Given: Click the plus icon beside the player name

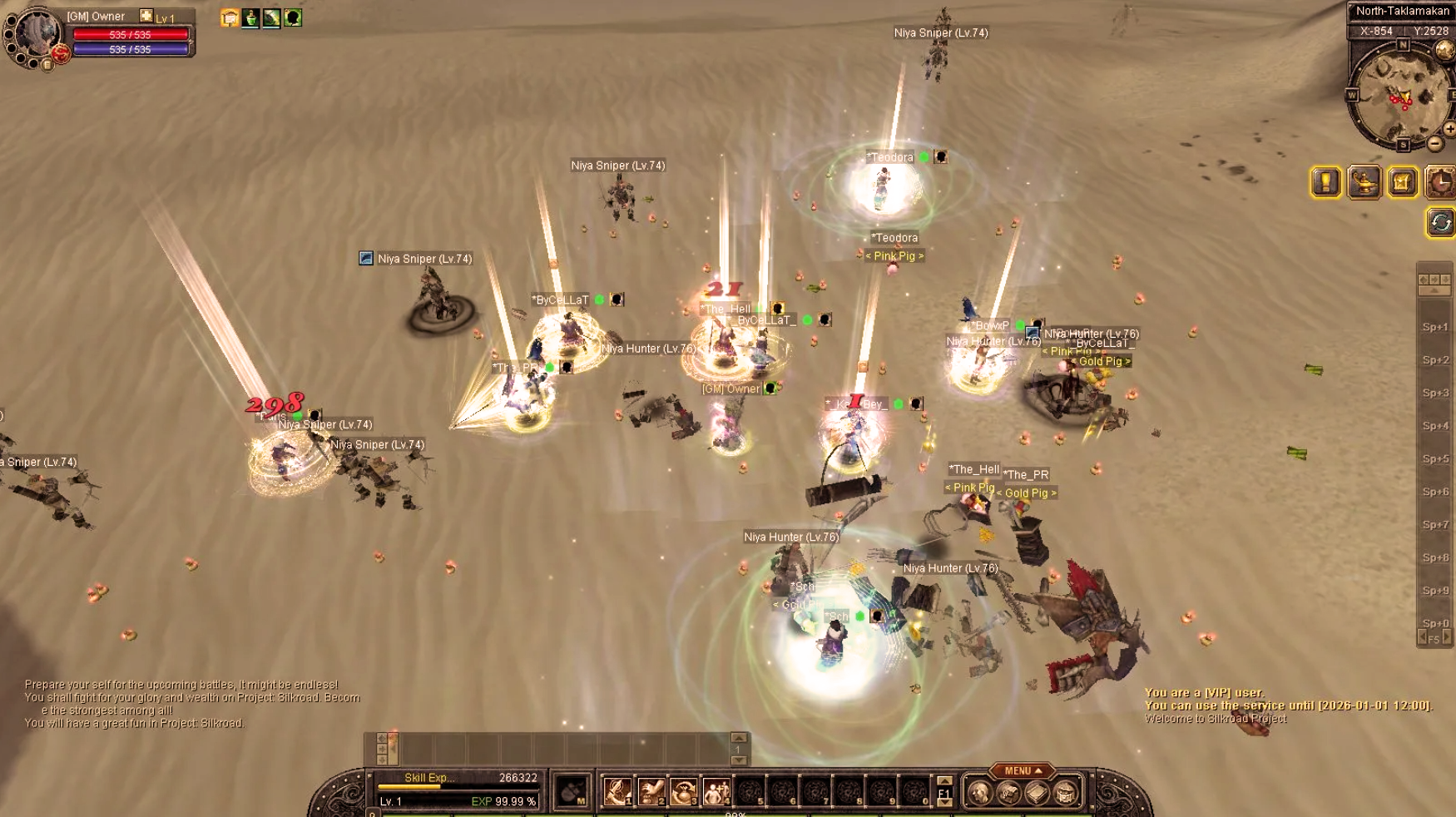Looking at the screenshot, I should (x=146, y=16).
